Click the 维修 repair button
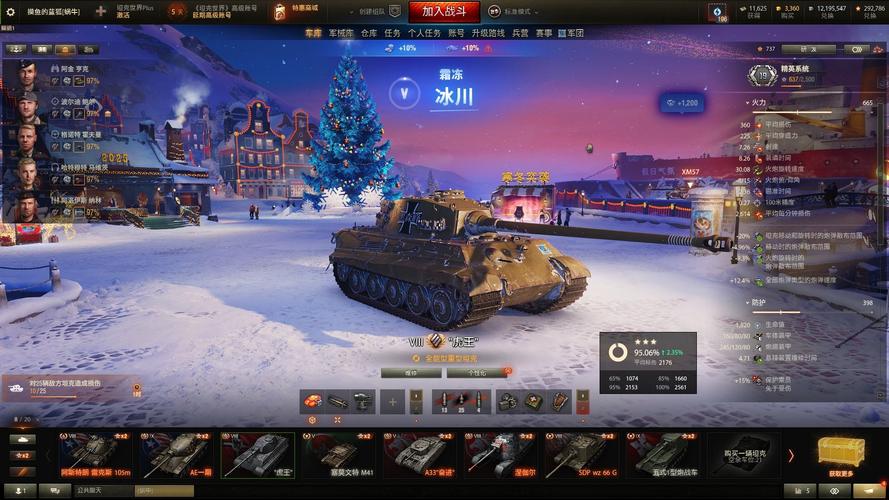The width and height of the screenshot is (889, 500). pos(411,372)
